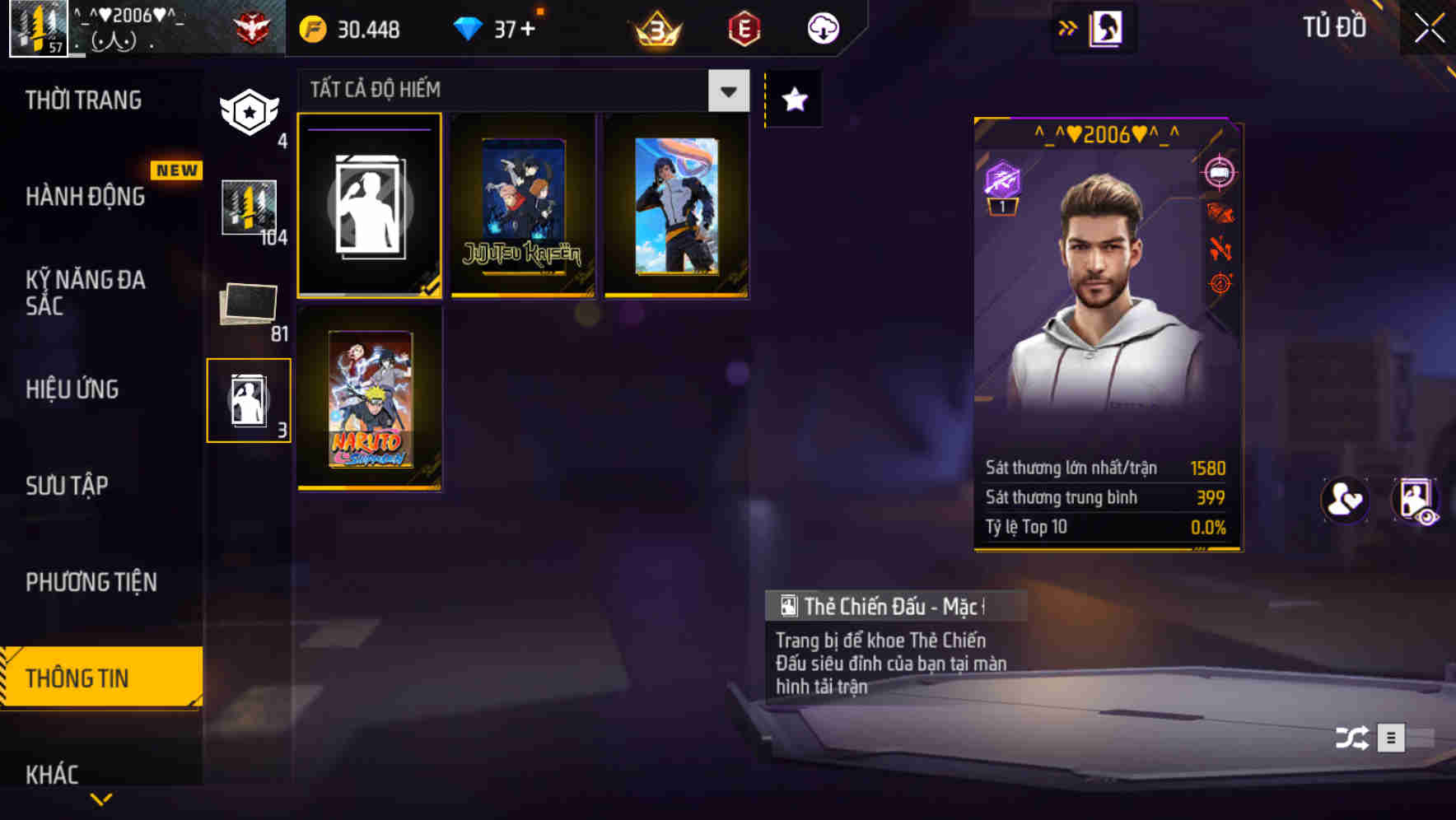Viewport: 1456px width, 820px height.
Task: Click the pink vehicle crosshair icon on character card
Action: click(1221, 171)
